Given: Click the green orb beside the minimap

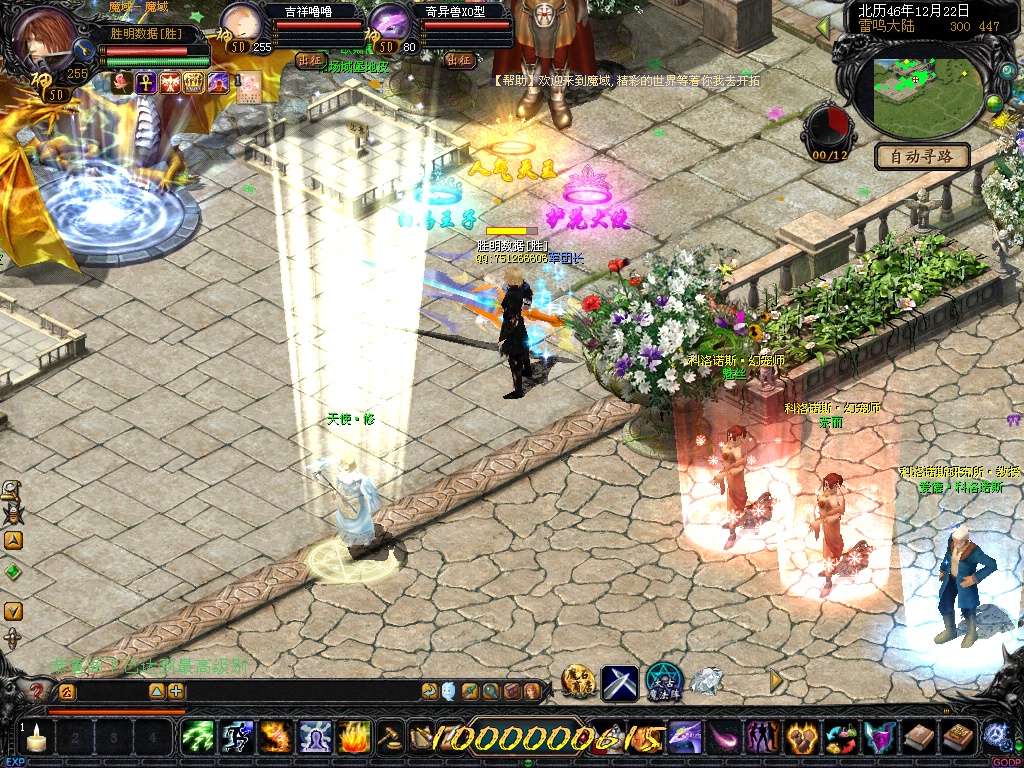Looking at the screenshot, I should 994,102.
